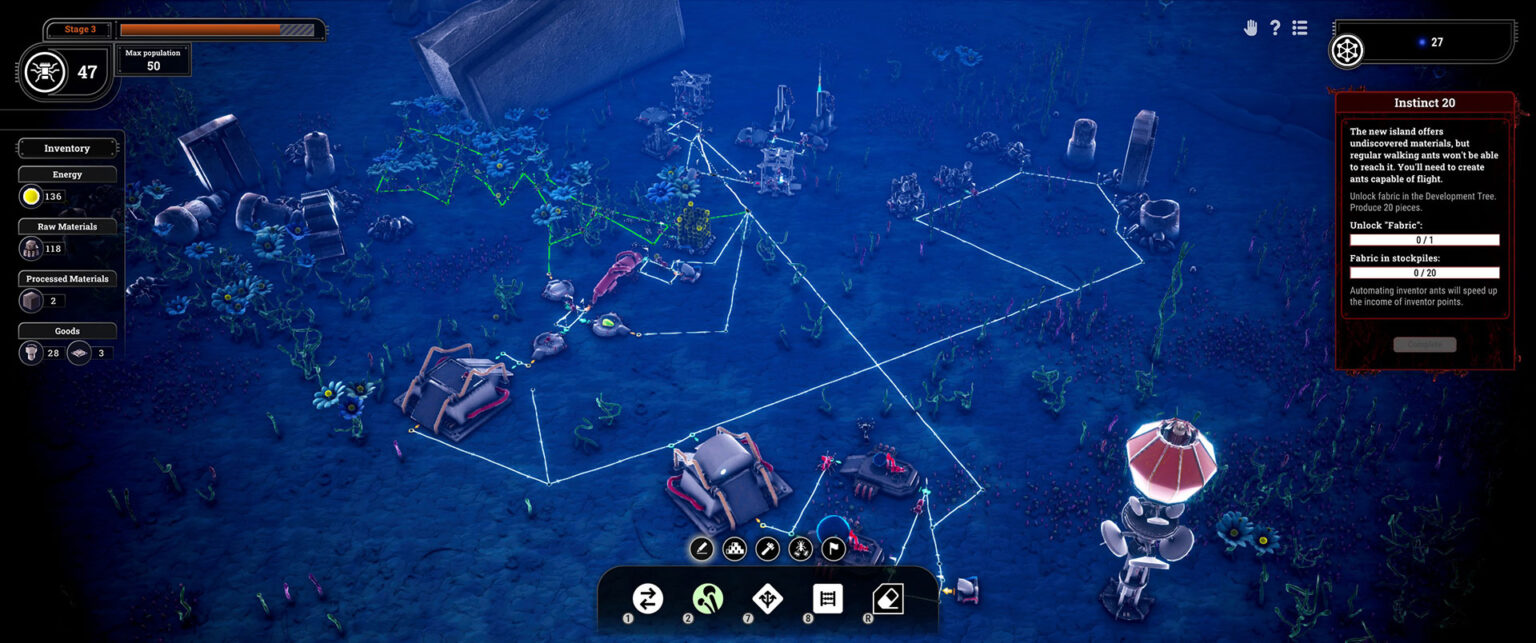Pick the diamond branching-arrows divider tool
1536x643 pixels.
[767, 599]
